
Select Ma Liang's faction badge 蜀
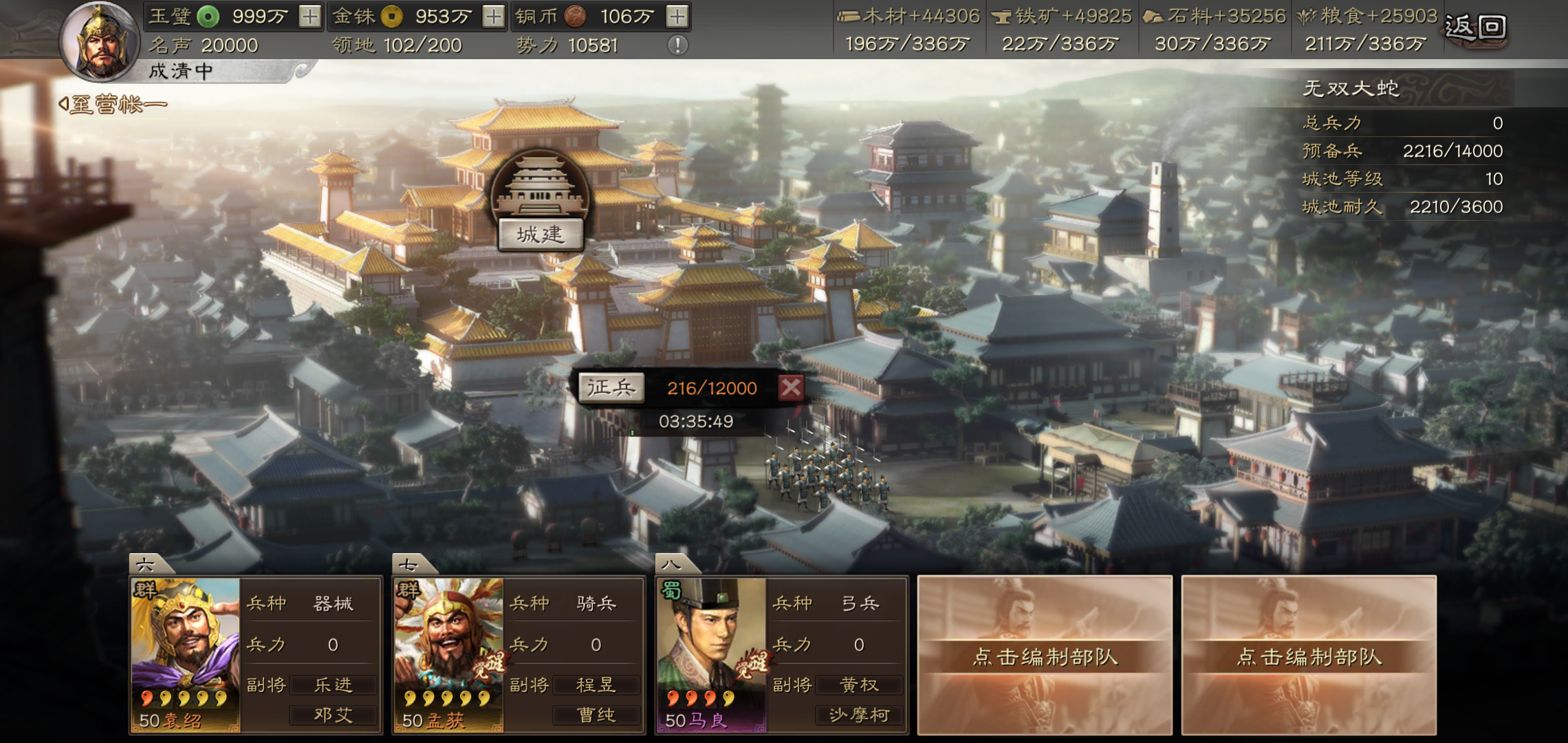672,591
